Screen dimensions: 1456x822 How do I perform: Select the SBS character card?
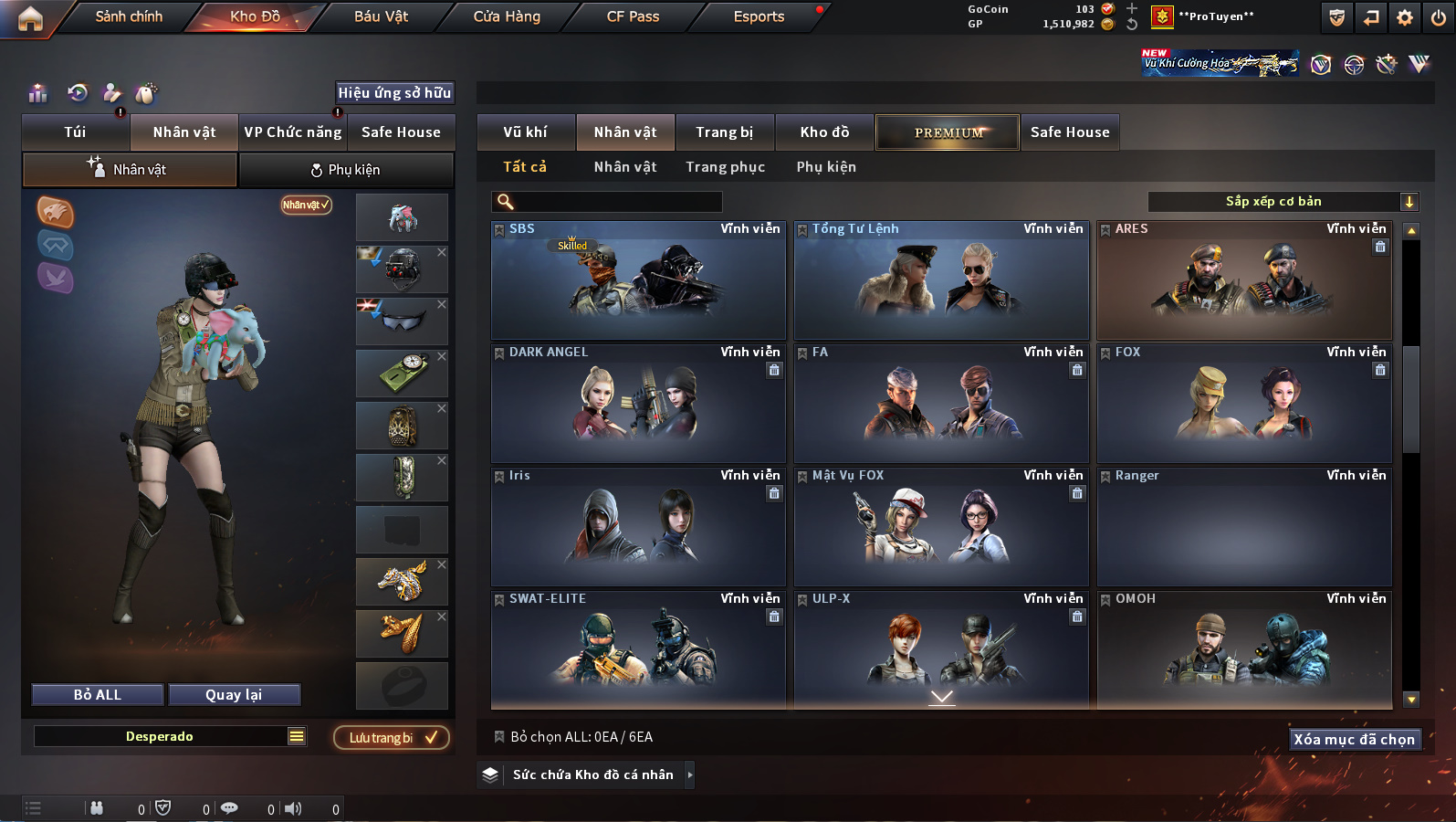[x=638, y=281]
